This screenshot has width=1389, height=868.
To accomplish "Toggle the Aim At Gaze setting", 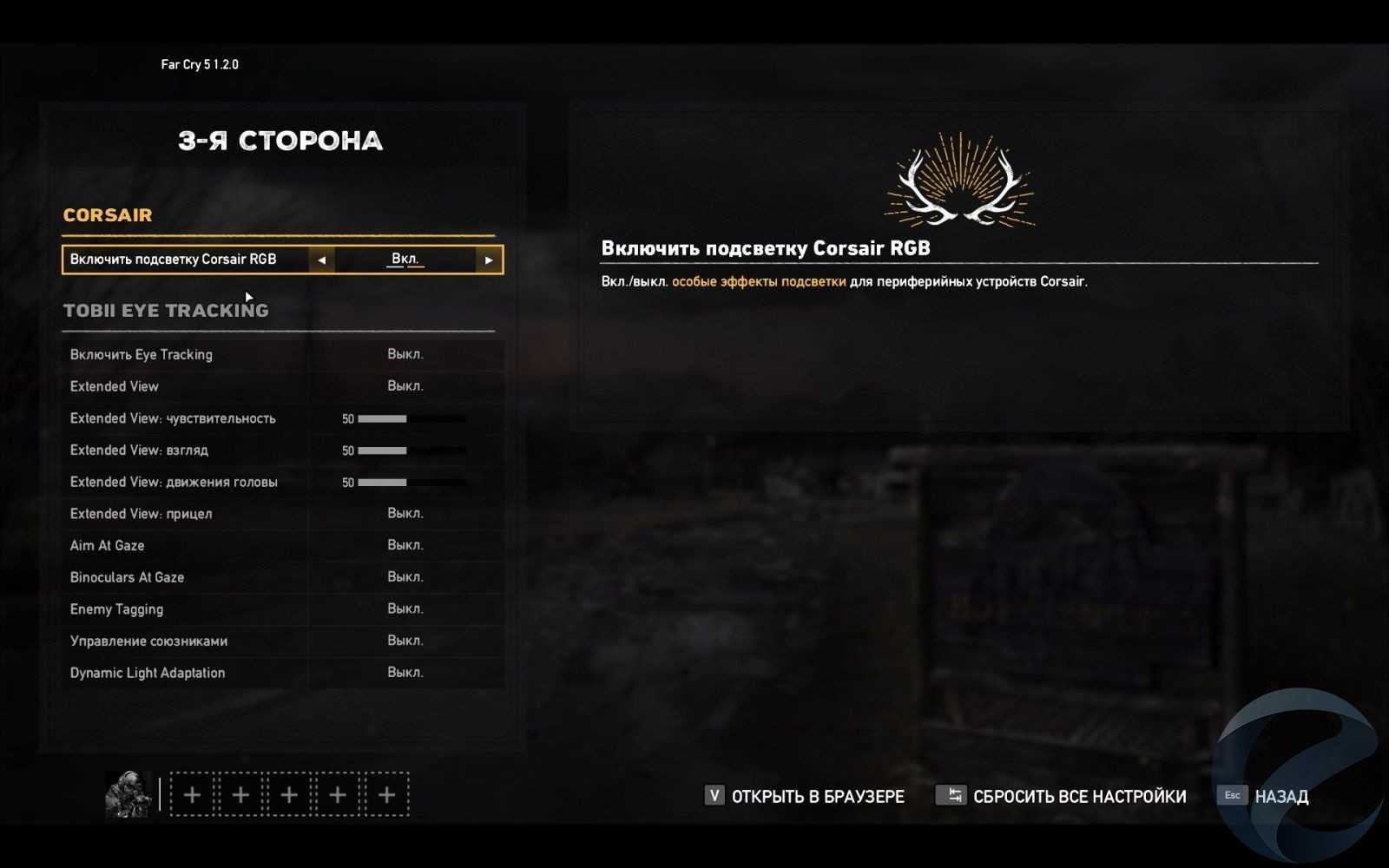I will click(x=405, y=545).
